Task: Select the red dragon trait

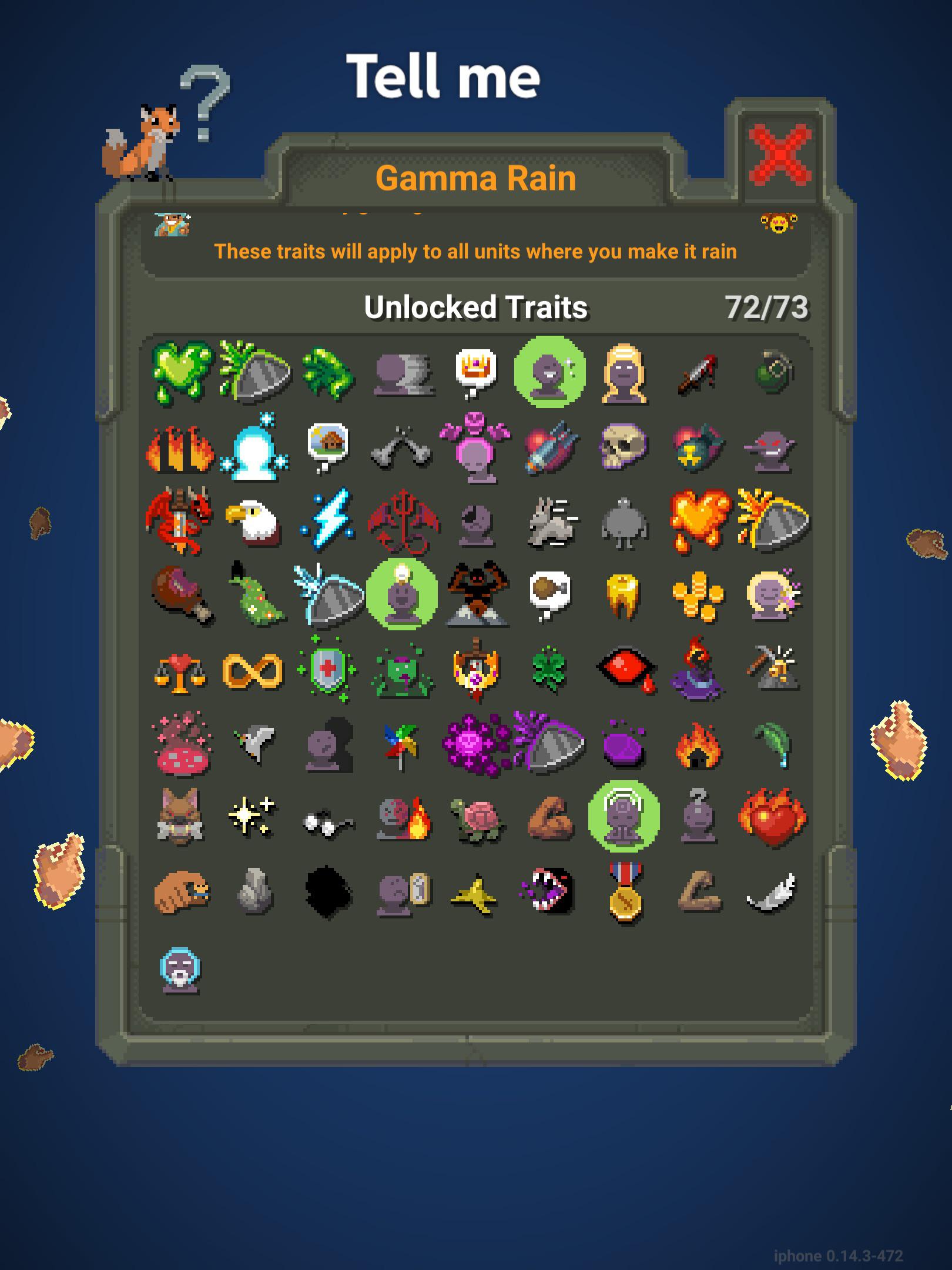Action: (x=179, y=520)
